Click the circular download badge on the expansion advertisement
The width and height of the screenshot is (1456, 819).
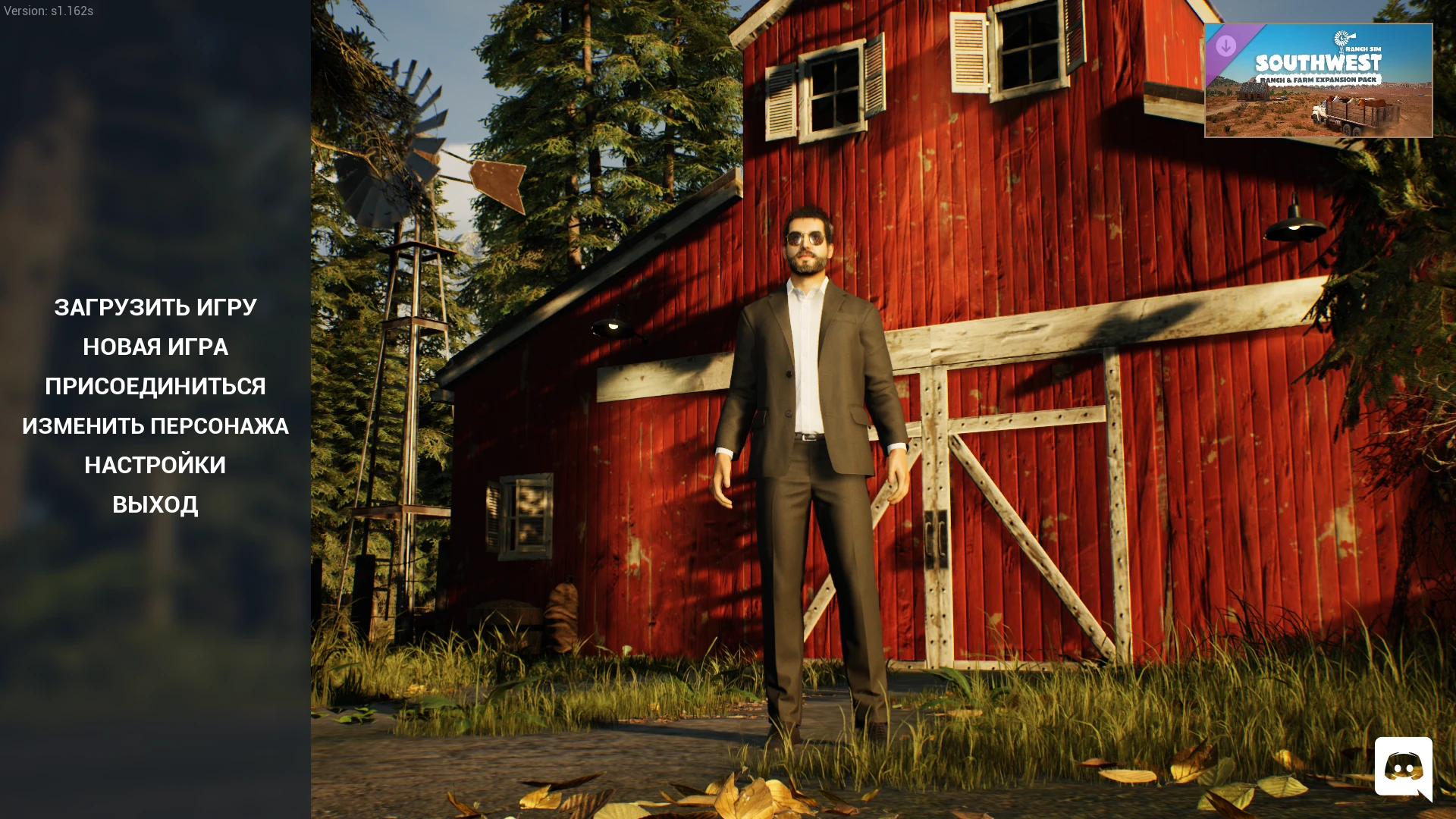coord(1226,46)
